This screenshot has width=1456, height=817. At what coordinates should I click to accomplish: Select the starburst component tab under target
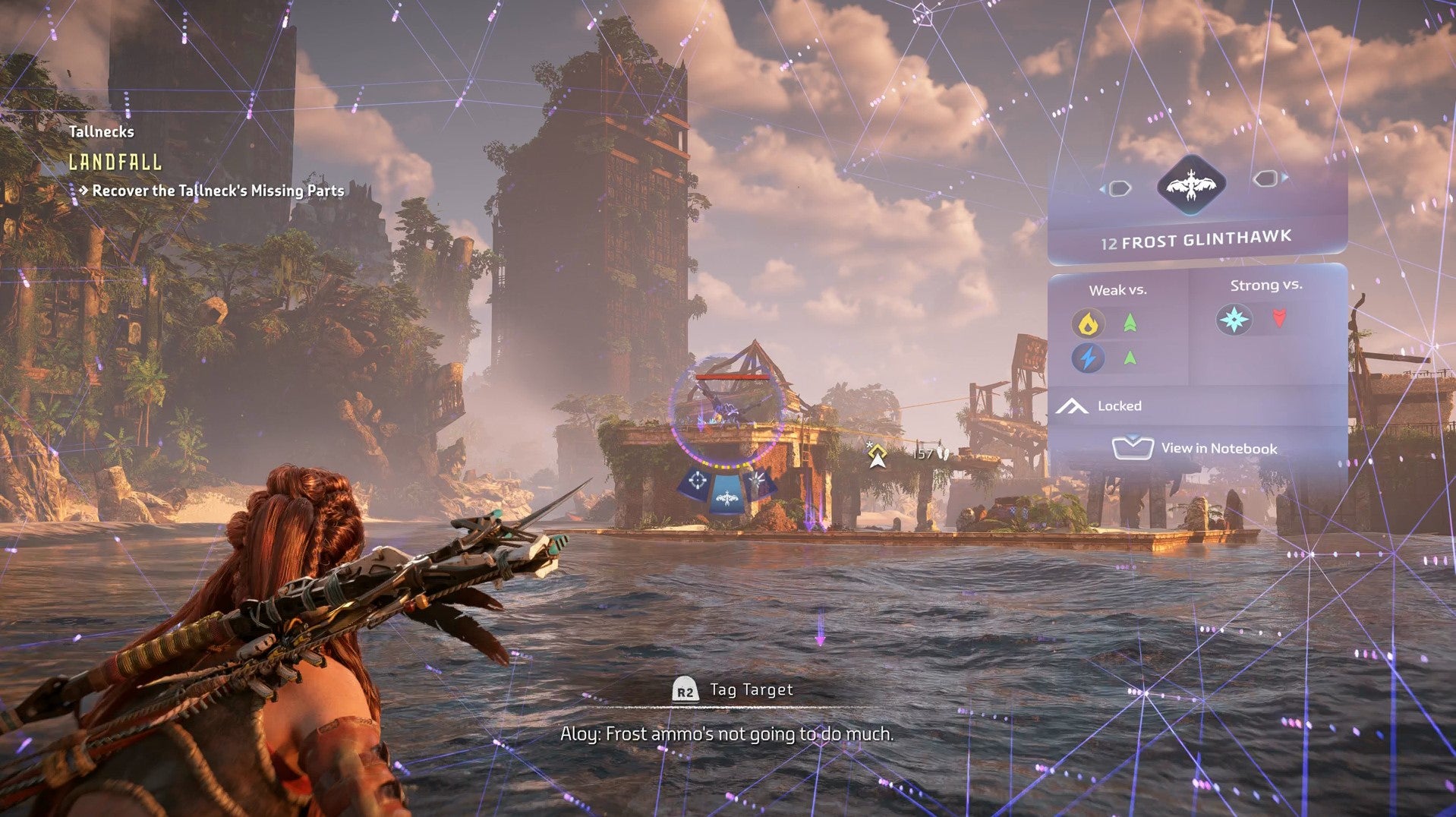[758, 481]
